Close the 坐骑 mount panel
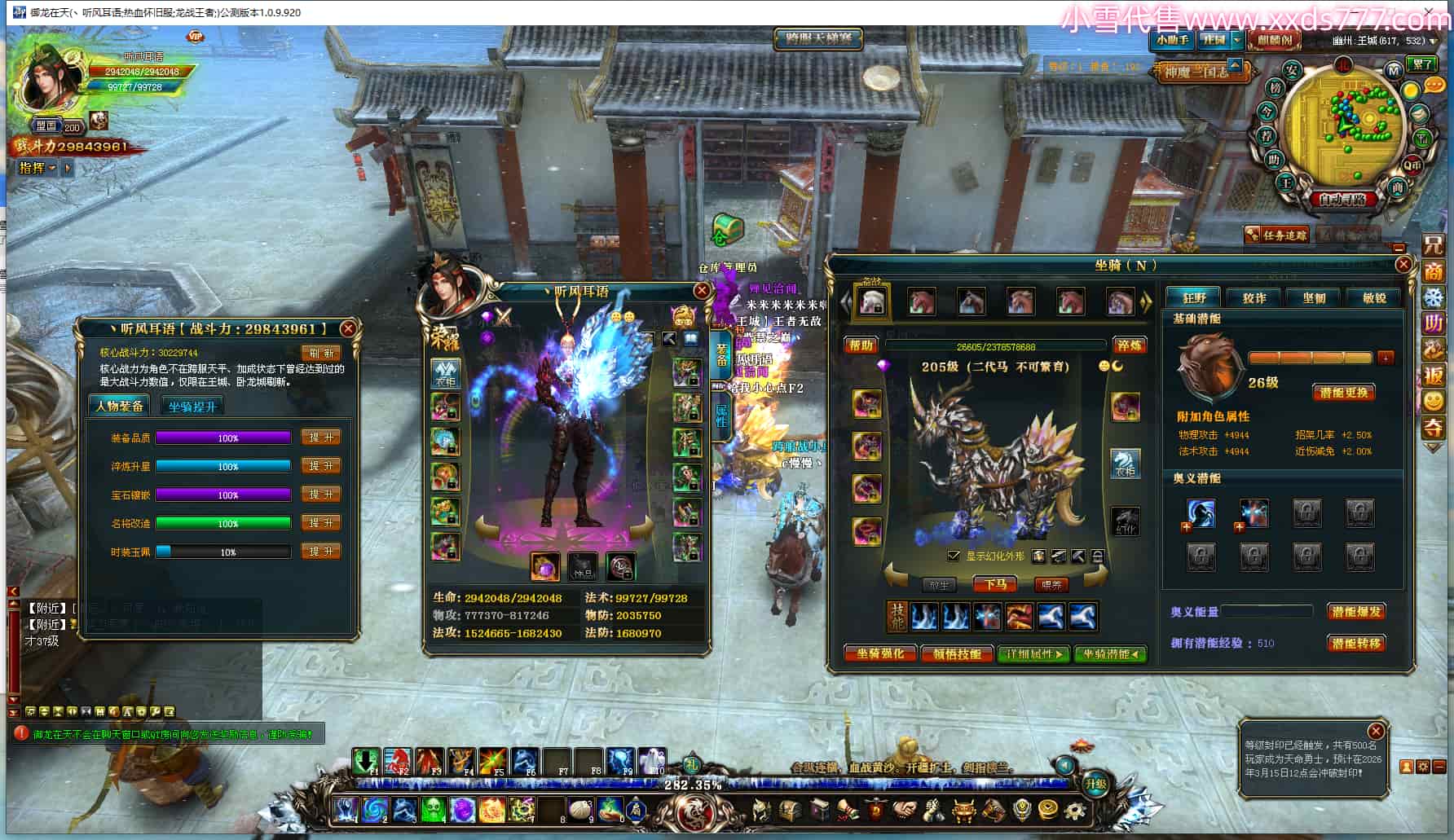The image size is (1454, 840). click(1403, 264)
